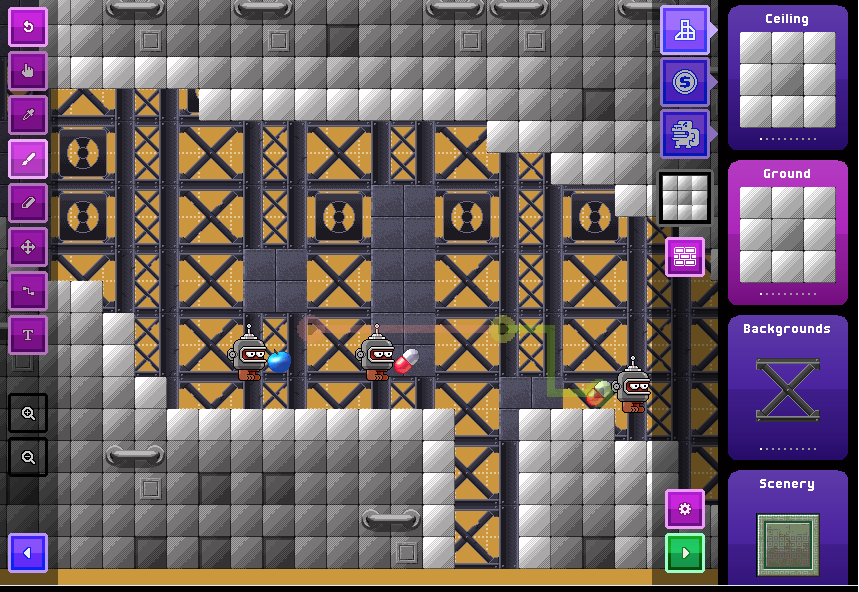
Task: Pick the path connector tool
Action: tap(28, 291)
